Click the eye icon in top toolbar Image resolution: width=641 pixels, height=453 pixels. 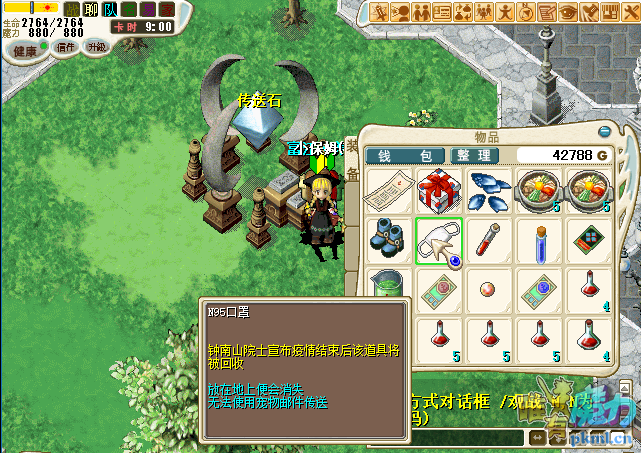[x=568, y=11]
